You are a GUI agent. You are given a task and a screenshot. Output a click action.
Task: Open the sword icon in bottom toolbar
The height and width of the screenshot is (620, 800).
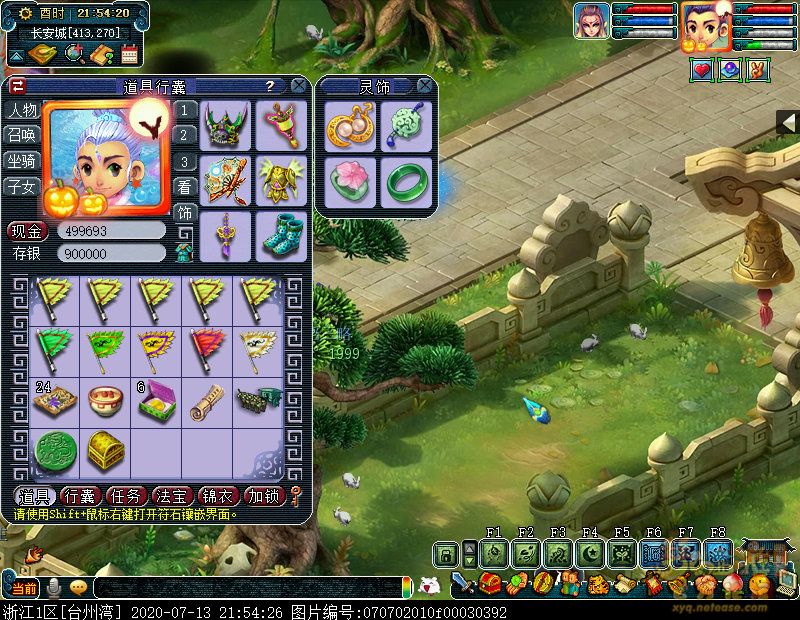(461, 582)
